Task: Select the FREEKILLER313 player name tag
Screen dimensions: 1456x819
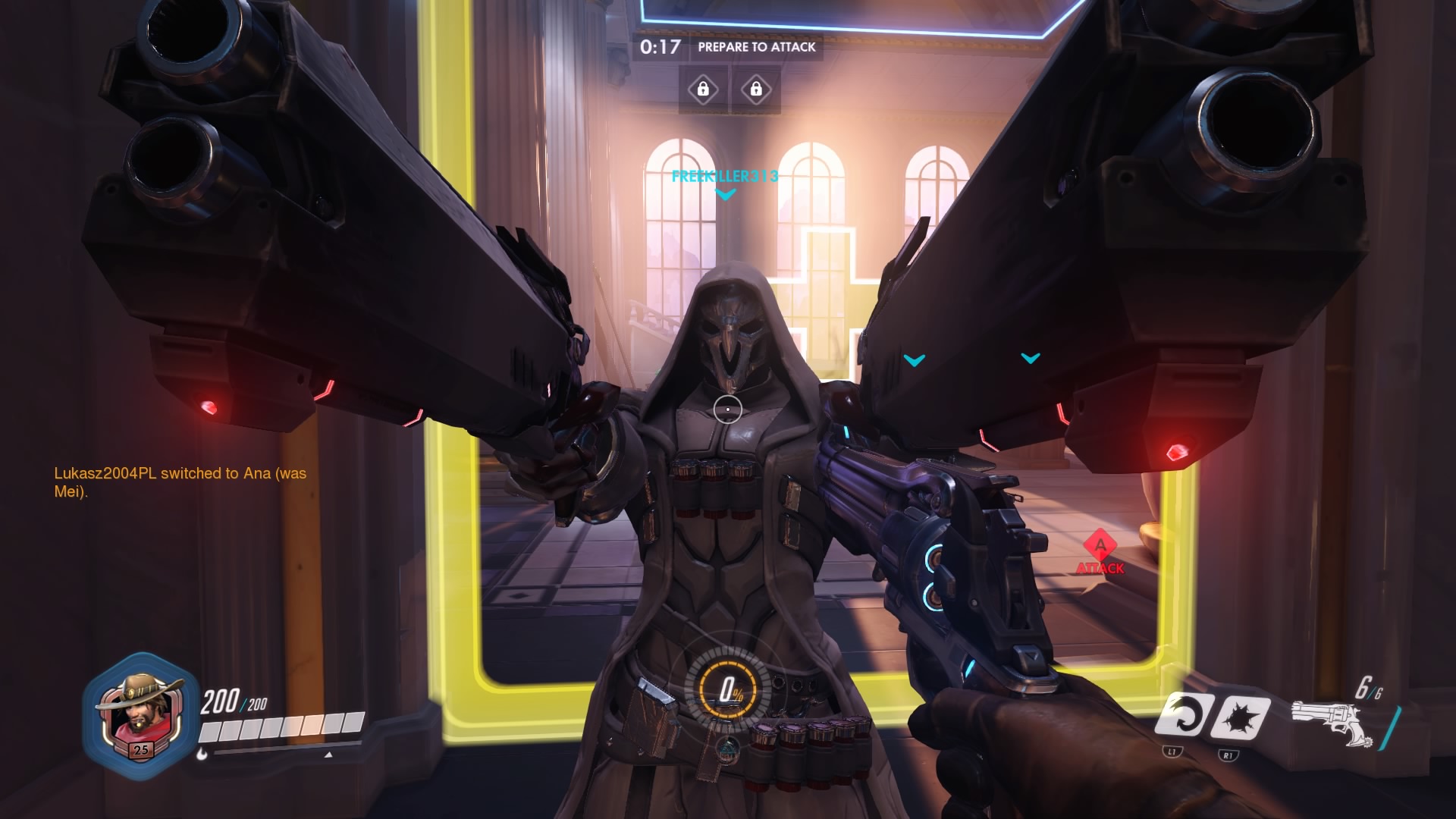Action: 724,177
